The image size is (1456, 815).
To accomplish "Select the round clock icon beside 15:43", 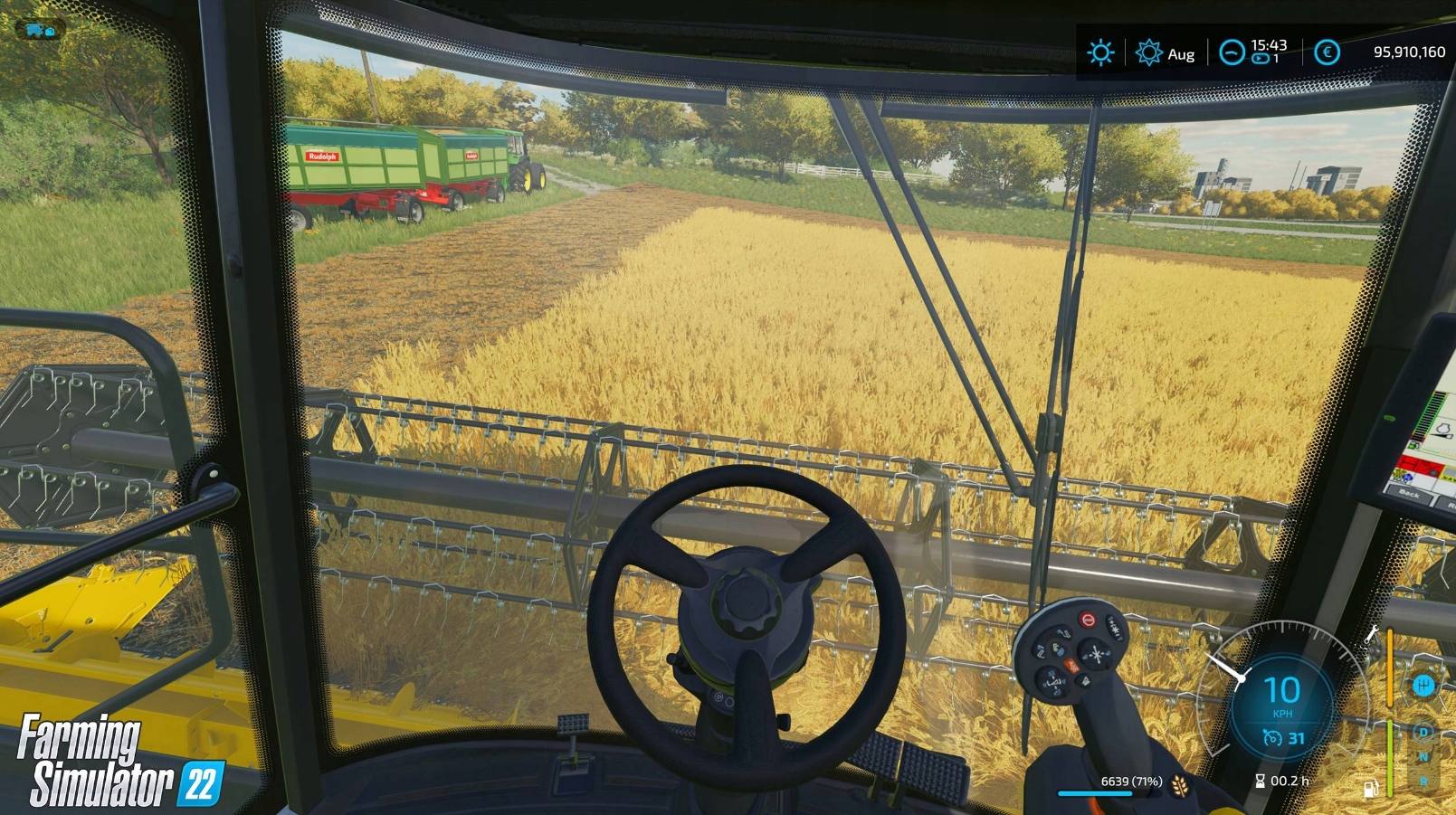I will (x=1232, y=52).
